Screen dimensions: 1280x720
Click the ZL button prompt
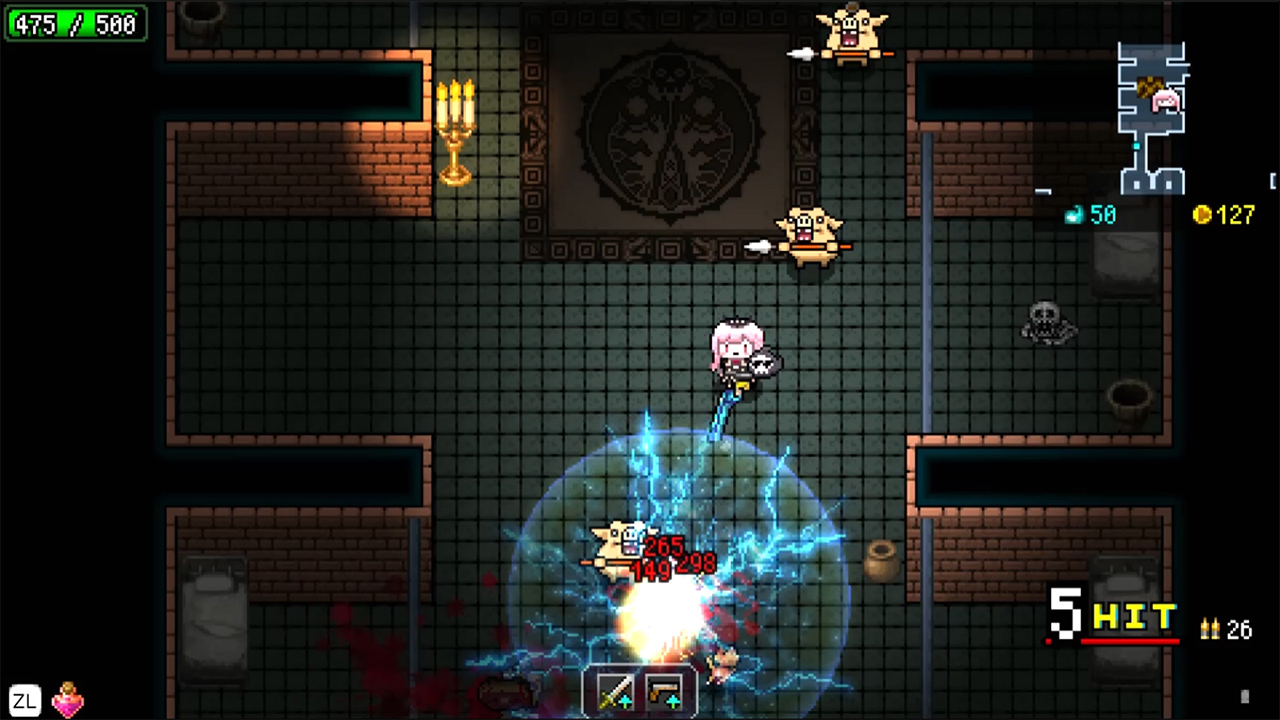click(23, 700)
